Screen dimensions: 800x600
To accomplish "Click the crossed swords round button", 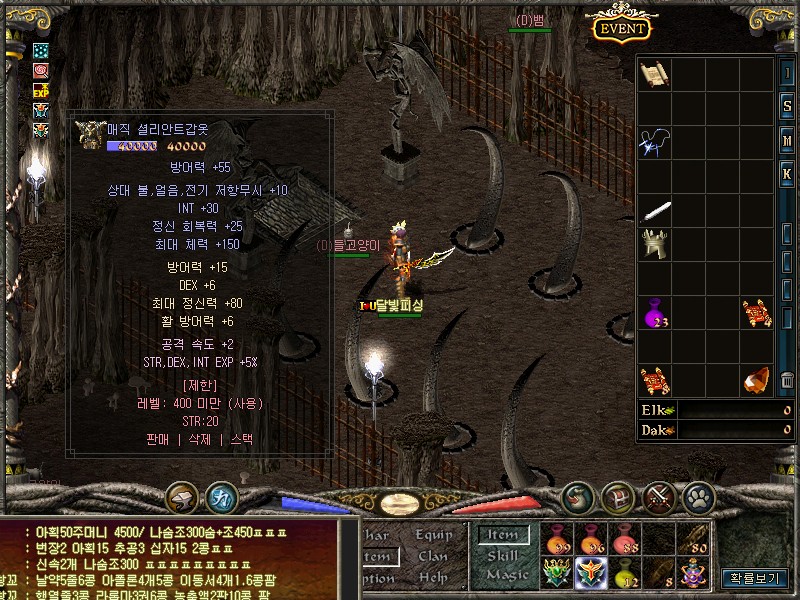I will coord(658,496).
